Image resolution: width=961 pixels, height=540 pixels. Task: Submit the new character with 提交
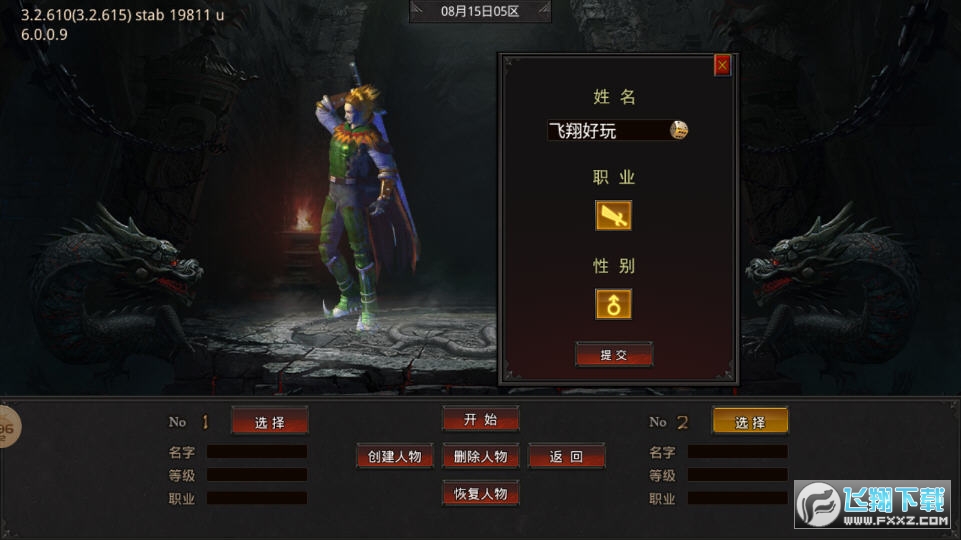tap(613, 355)
